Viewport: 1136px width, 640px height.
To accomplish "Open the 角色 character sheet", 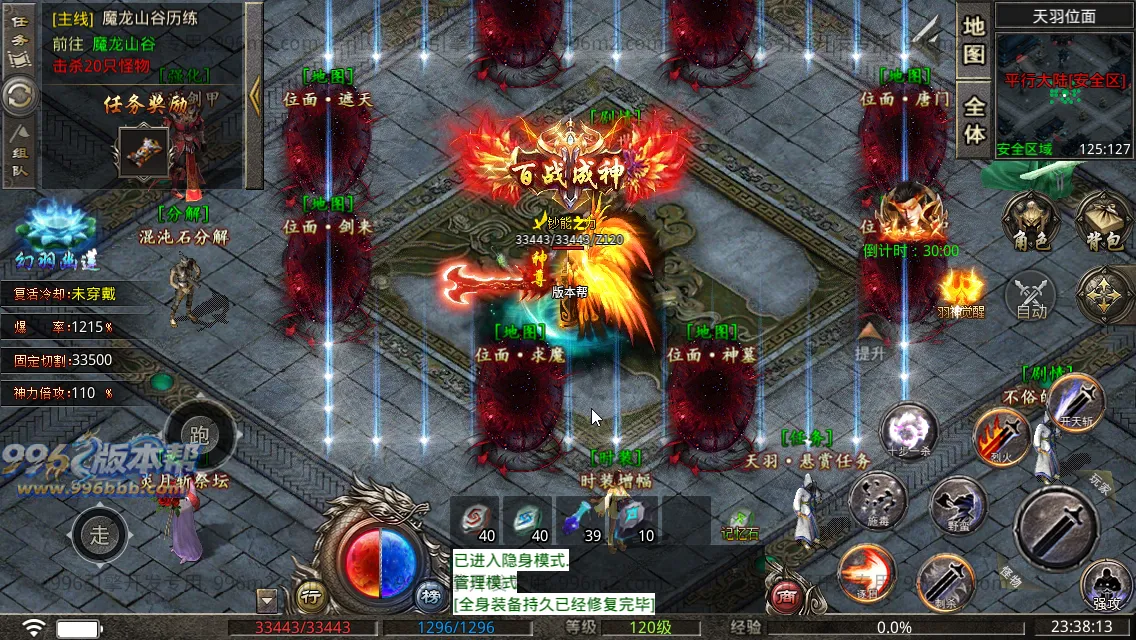I will (1032, 221).
